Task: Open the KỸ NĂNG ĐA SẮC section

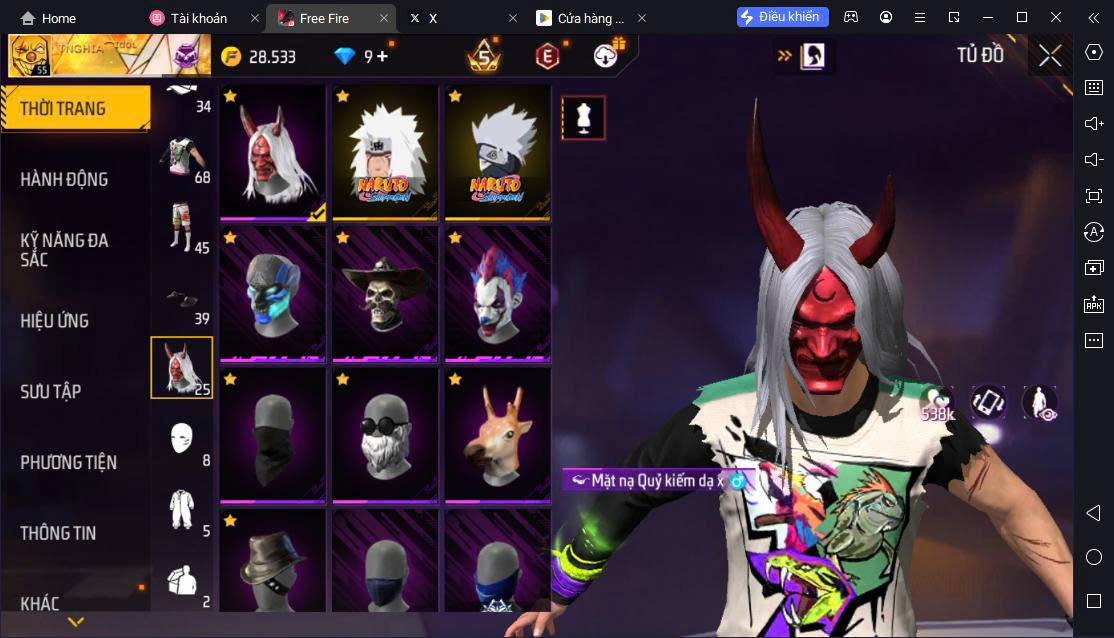Action: tap(64, 249)
